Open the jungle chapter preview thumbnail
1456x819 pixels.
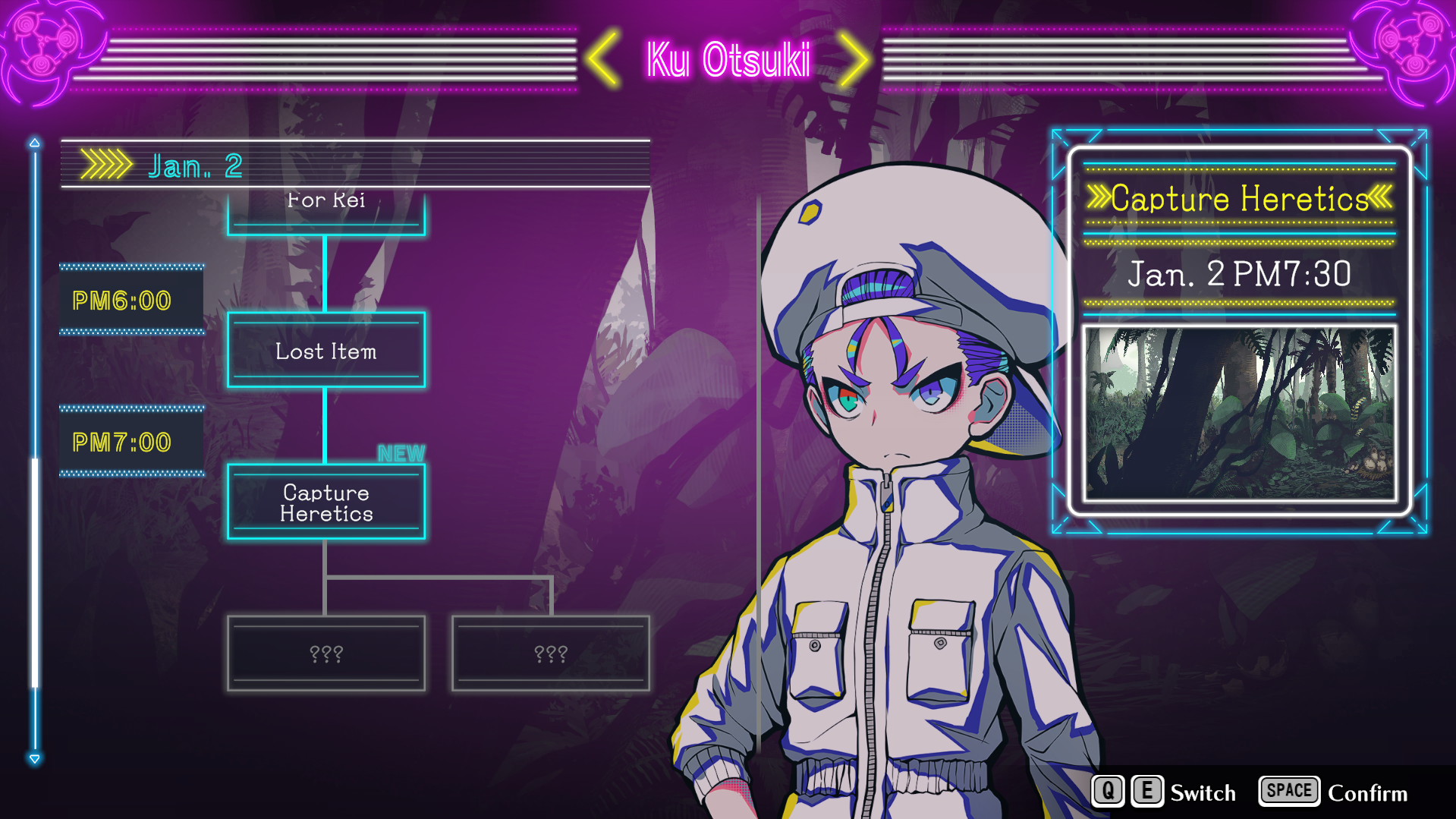pyautogui.click(x=1239, y=414)
